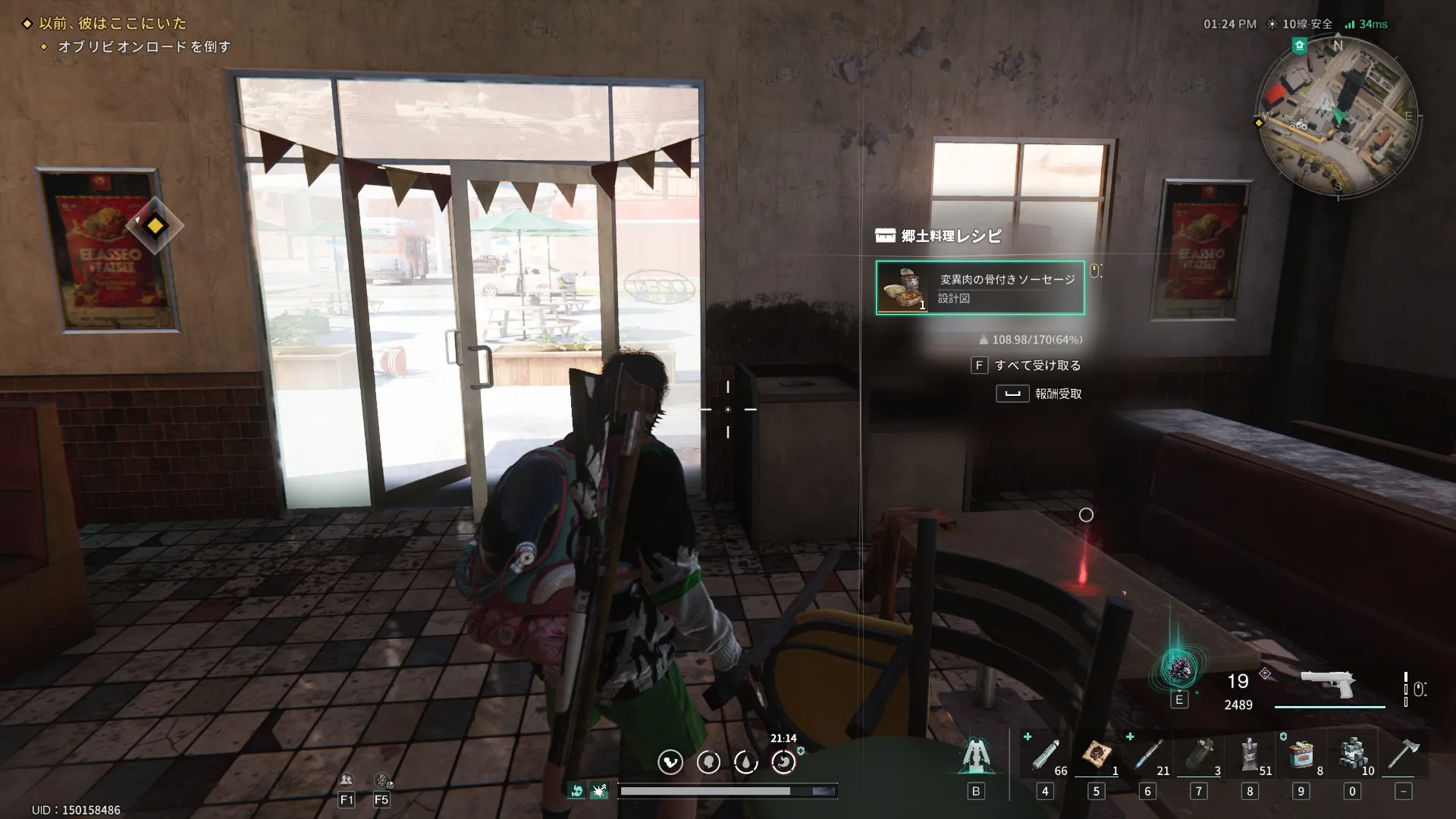
Task: Use the canned food slot holding 8
Action: (x=1301, y=755)
